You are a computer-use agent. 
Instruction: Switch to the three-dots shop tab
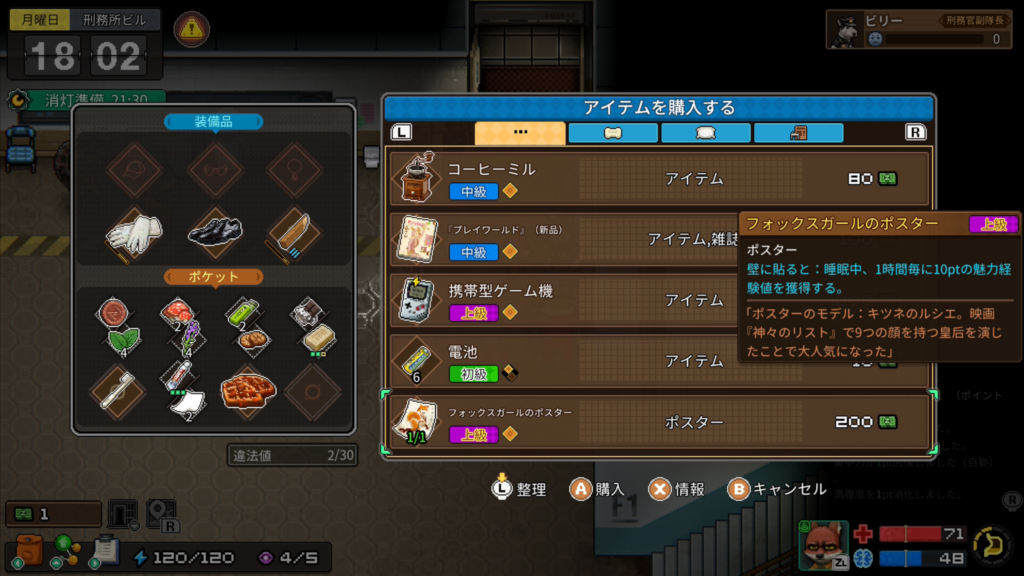pyautogui.click(x=519, y=133)
